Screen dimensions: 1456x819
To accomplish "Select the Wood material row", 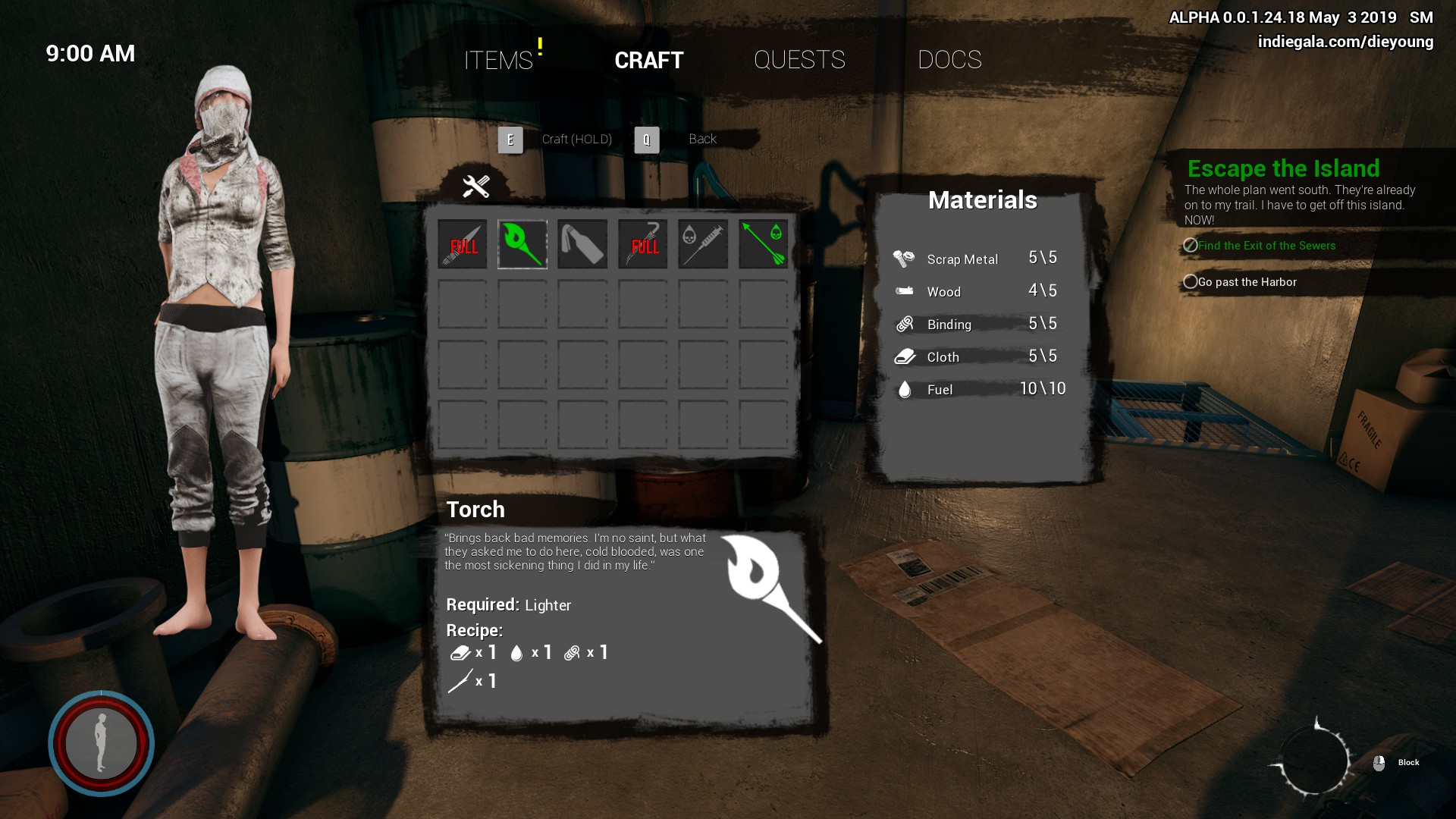I will pyautogui.click(x=978, y=291).
